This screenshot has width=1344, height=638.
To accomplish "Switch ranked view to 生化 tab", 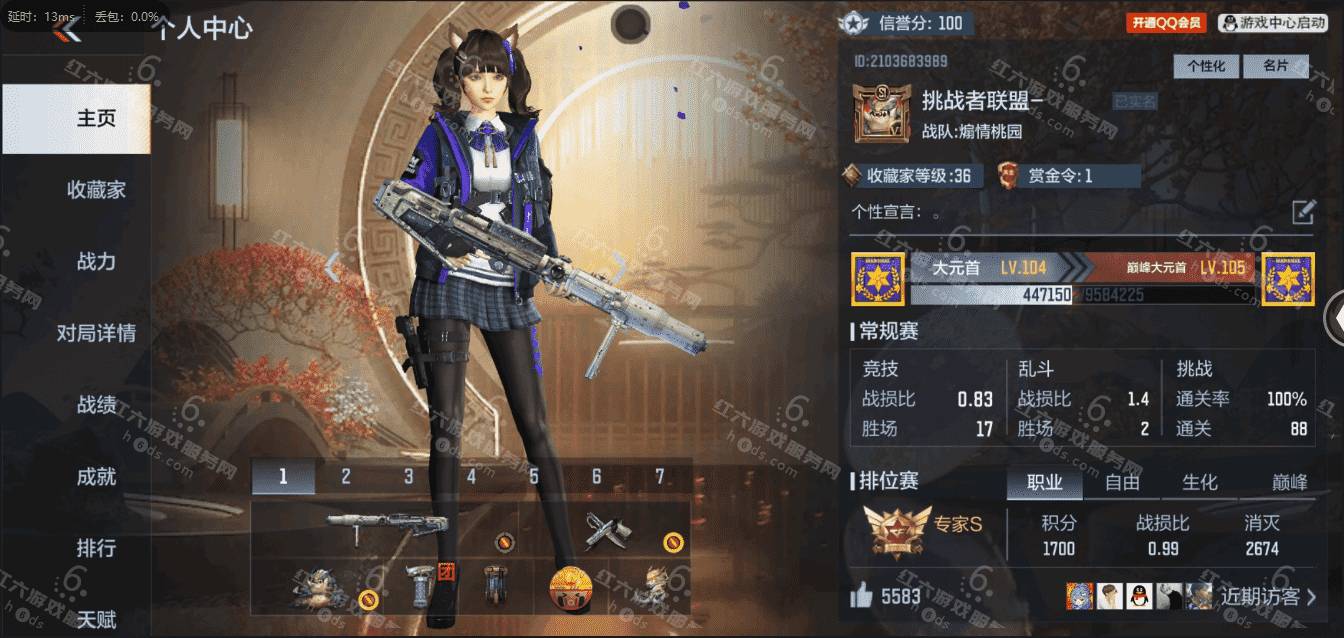I will pos(1200,483).
